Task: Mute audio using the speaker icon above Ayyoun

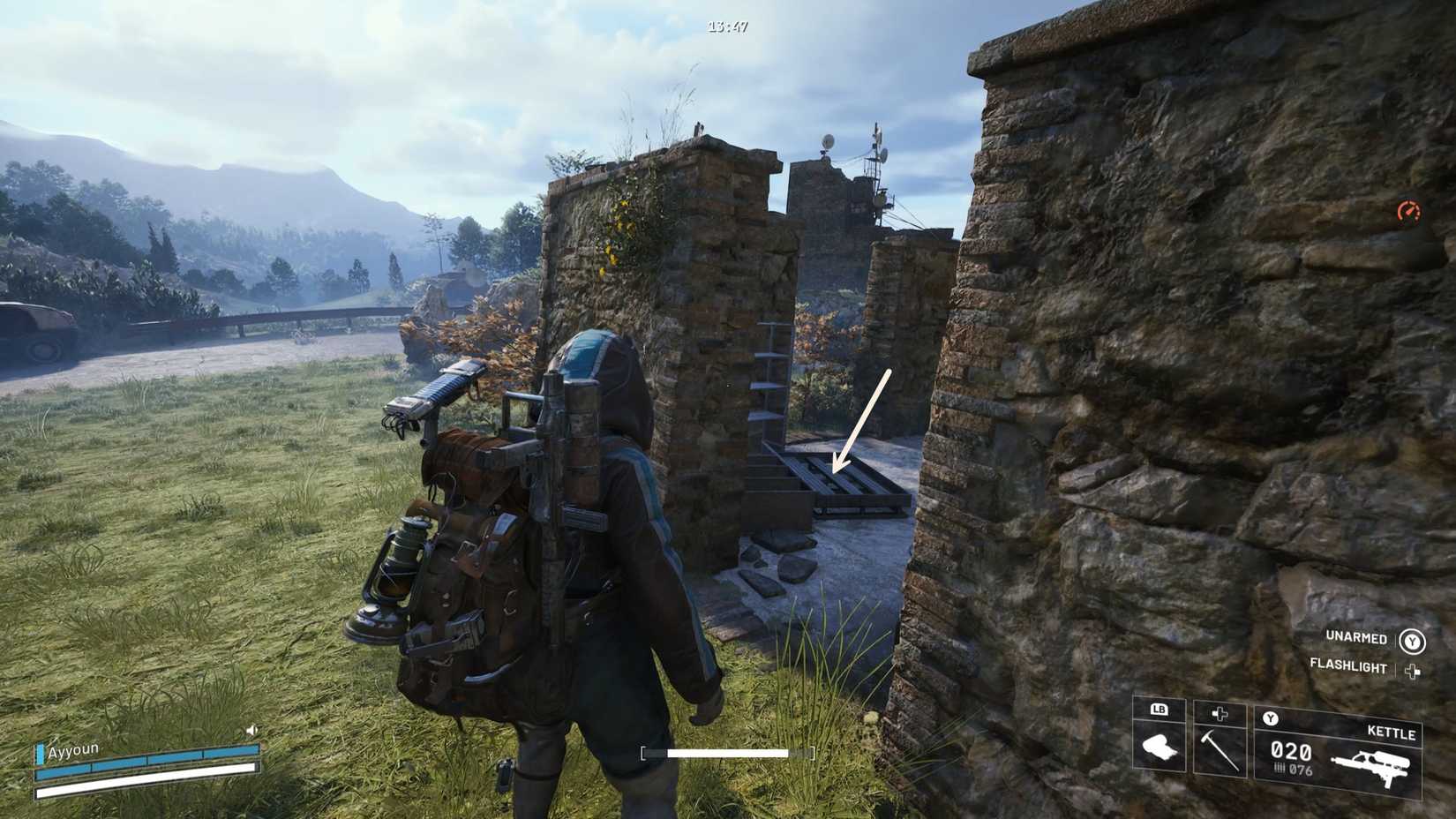Action: (251, 731)
